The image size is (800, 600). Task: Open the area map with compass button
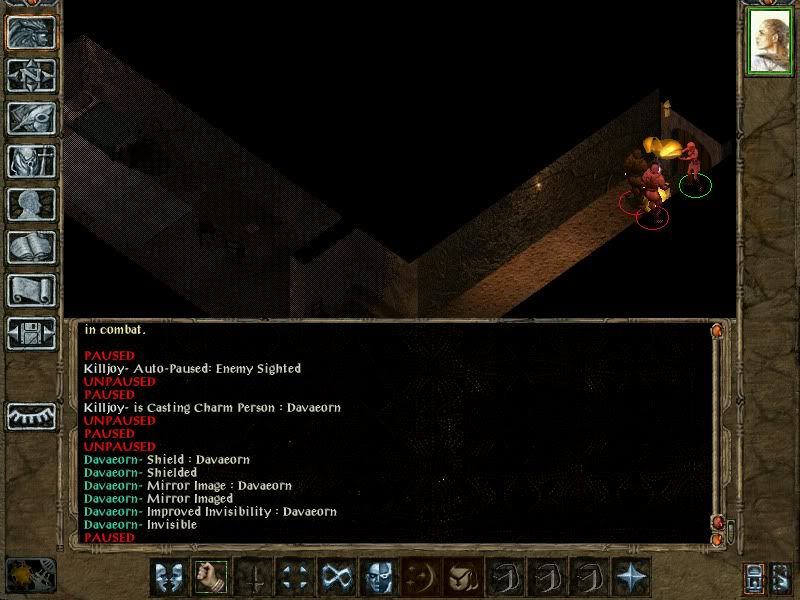coord(31,76)
